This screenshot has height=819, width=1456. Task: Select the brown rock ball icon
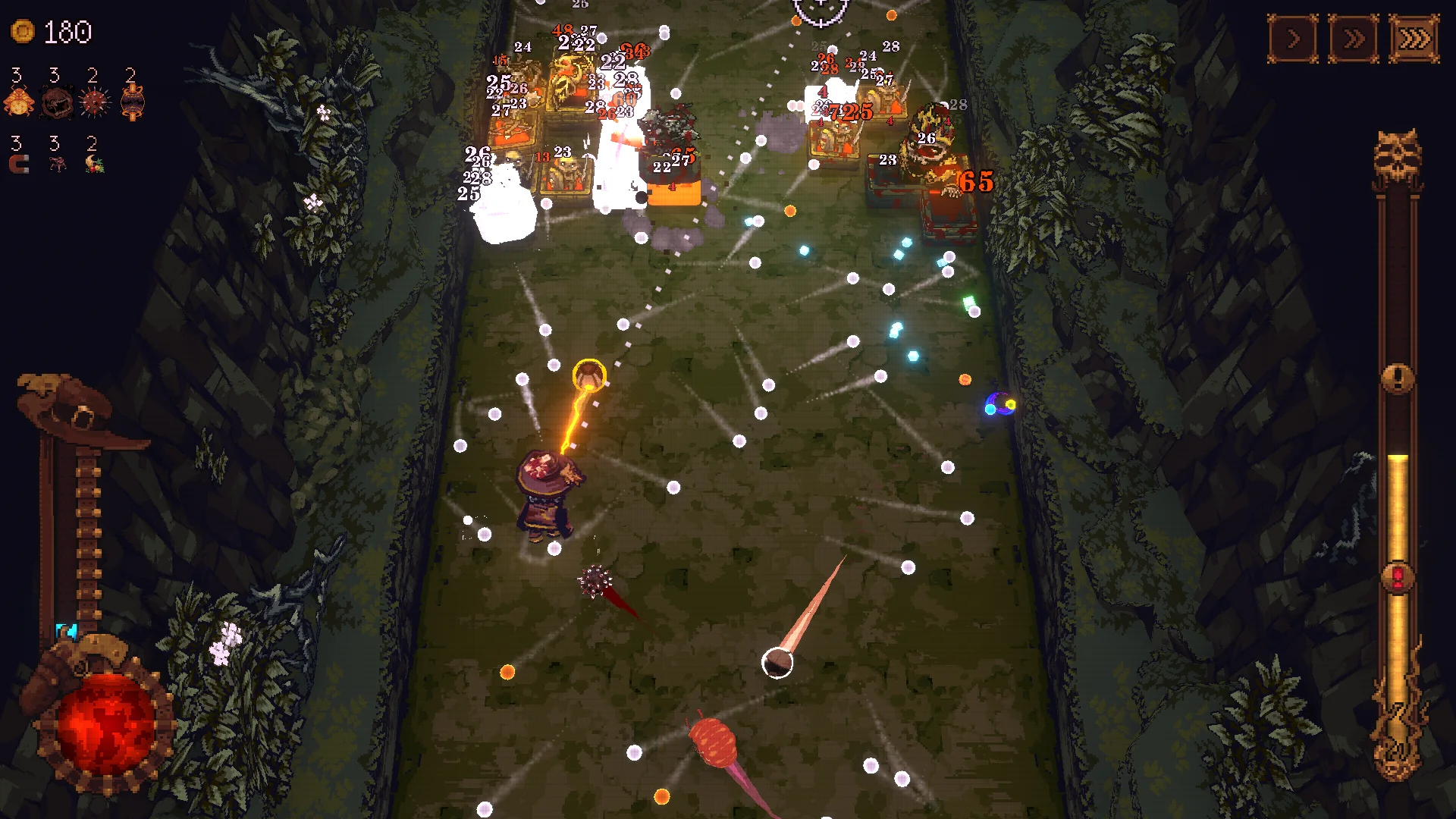(57, 102)
